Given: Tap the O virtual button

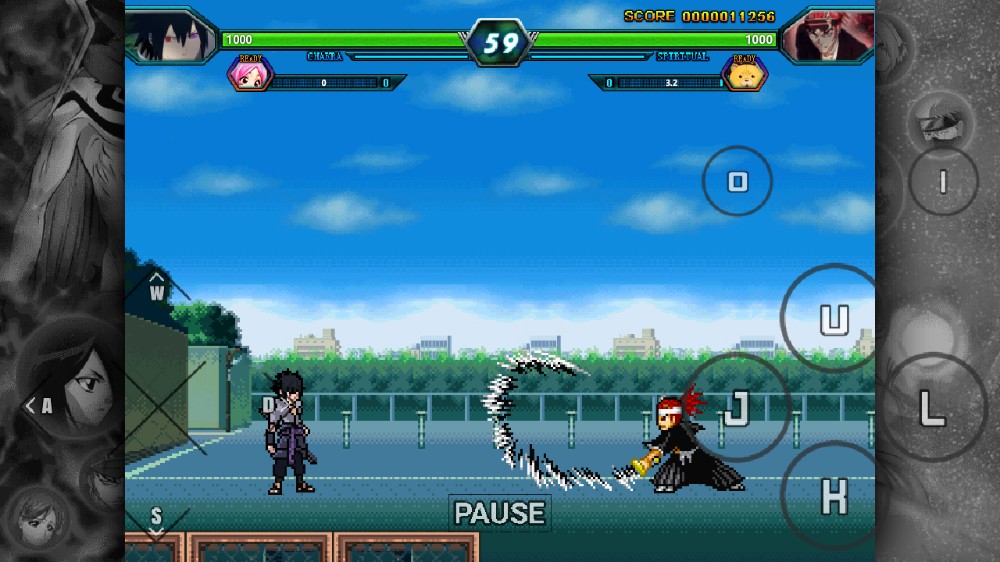Looking at the screenshot, I should click(737, 181).
